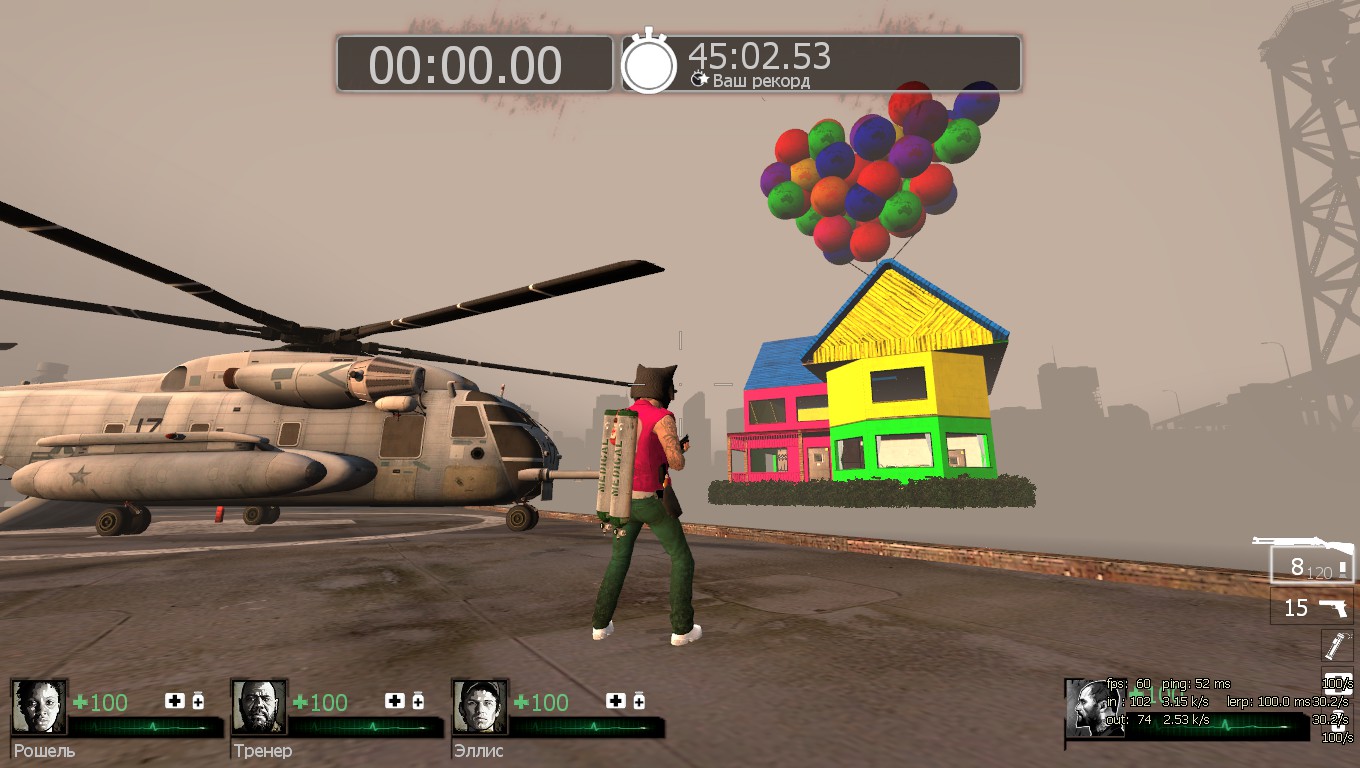Click Рошель's teammate portrait

pos(39,707)
